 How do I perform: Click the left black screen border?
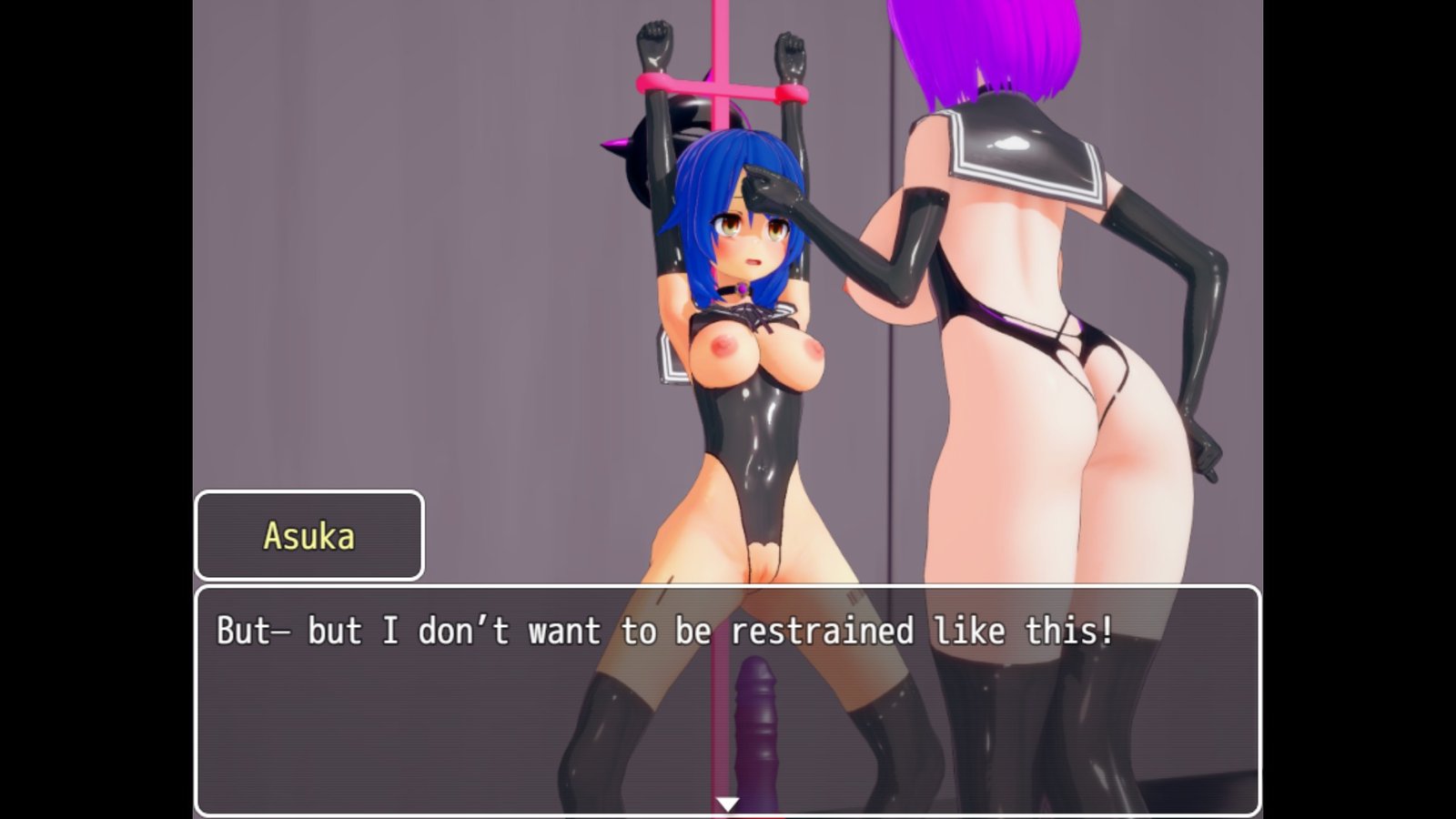[91, 409]
